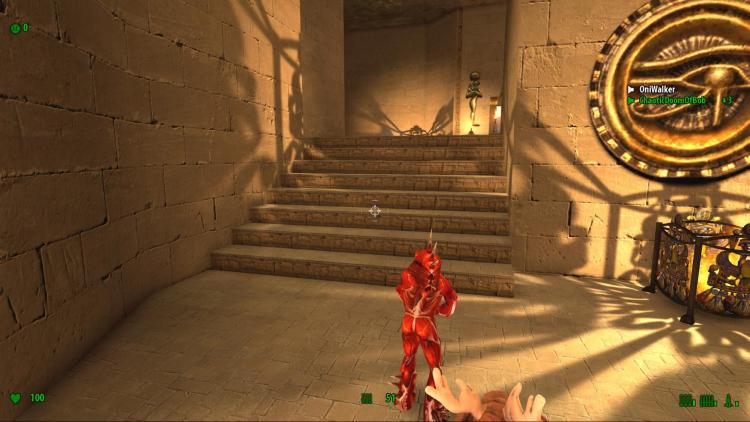Click the round green score icon
750x422 pixels.
[x=14, y=28]
